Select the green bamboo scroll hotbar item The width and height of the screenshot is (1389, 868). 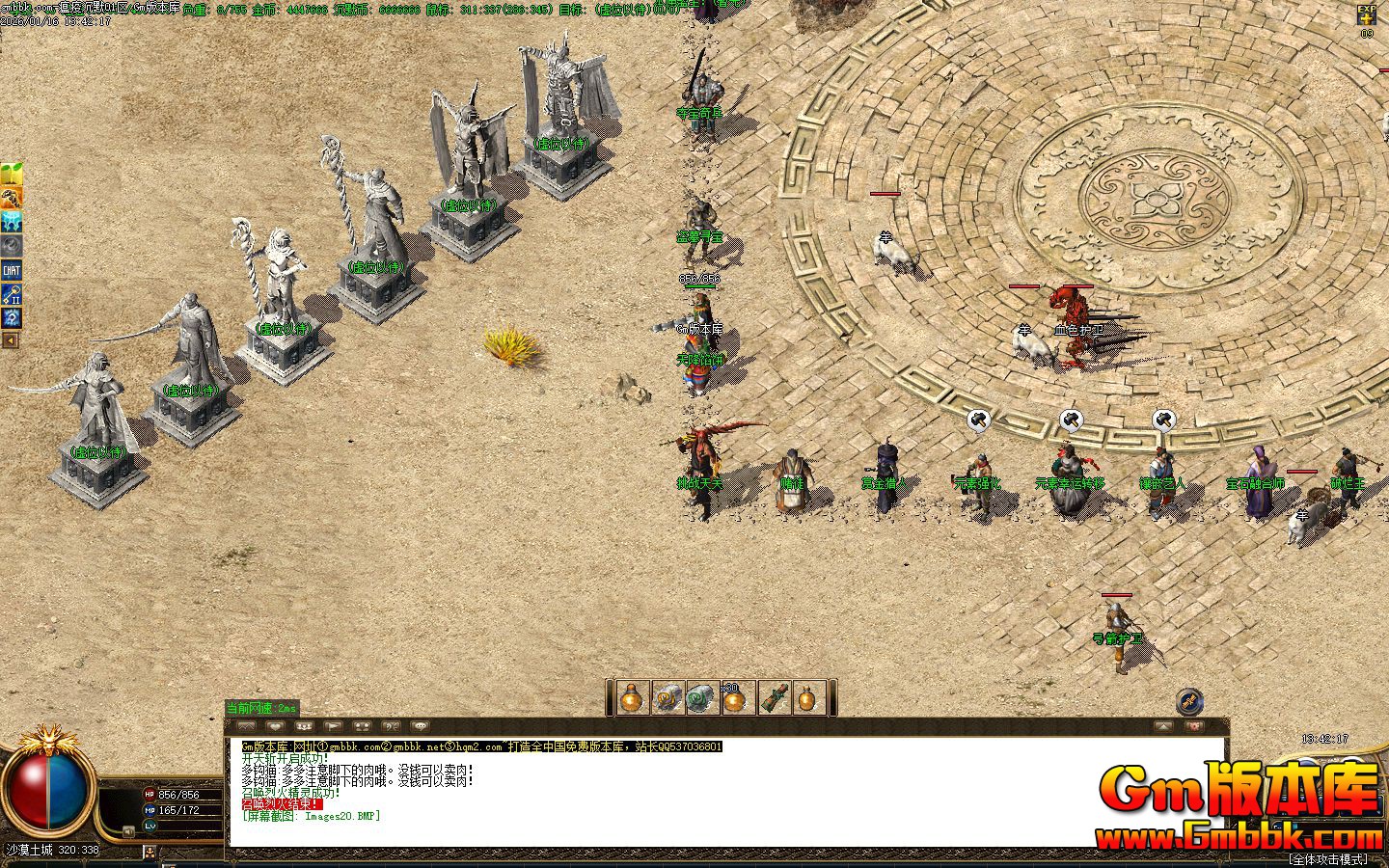[775, 698]
